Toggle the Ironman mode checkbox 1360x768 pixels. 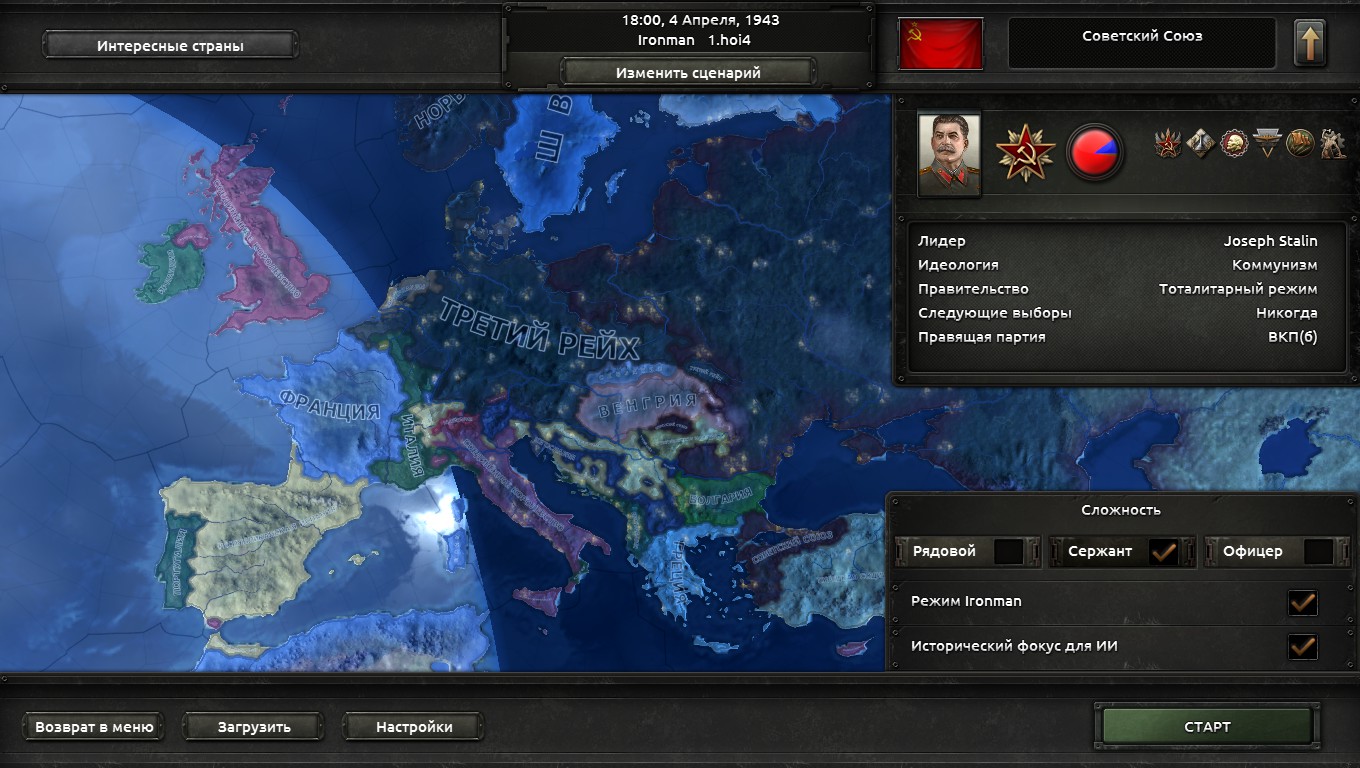(x=1302, y=602)
